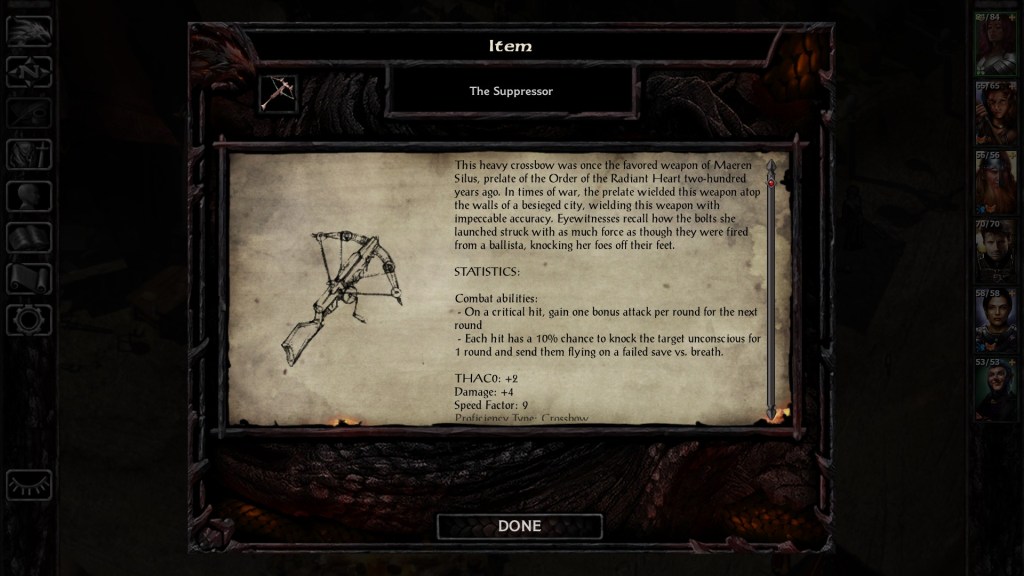Toggle the eye icon in the left sidebar
1024x576 pixels.
[x=29, y=485]
